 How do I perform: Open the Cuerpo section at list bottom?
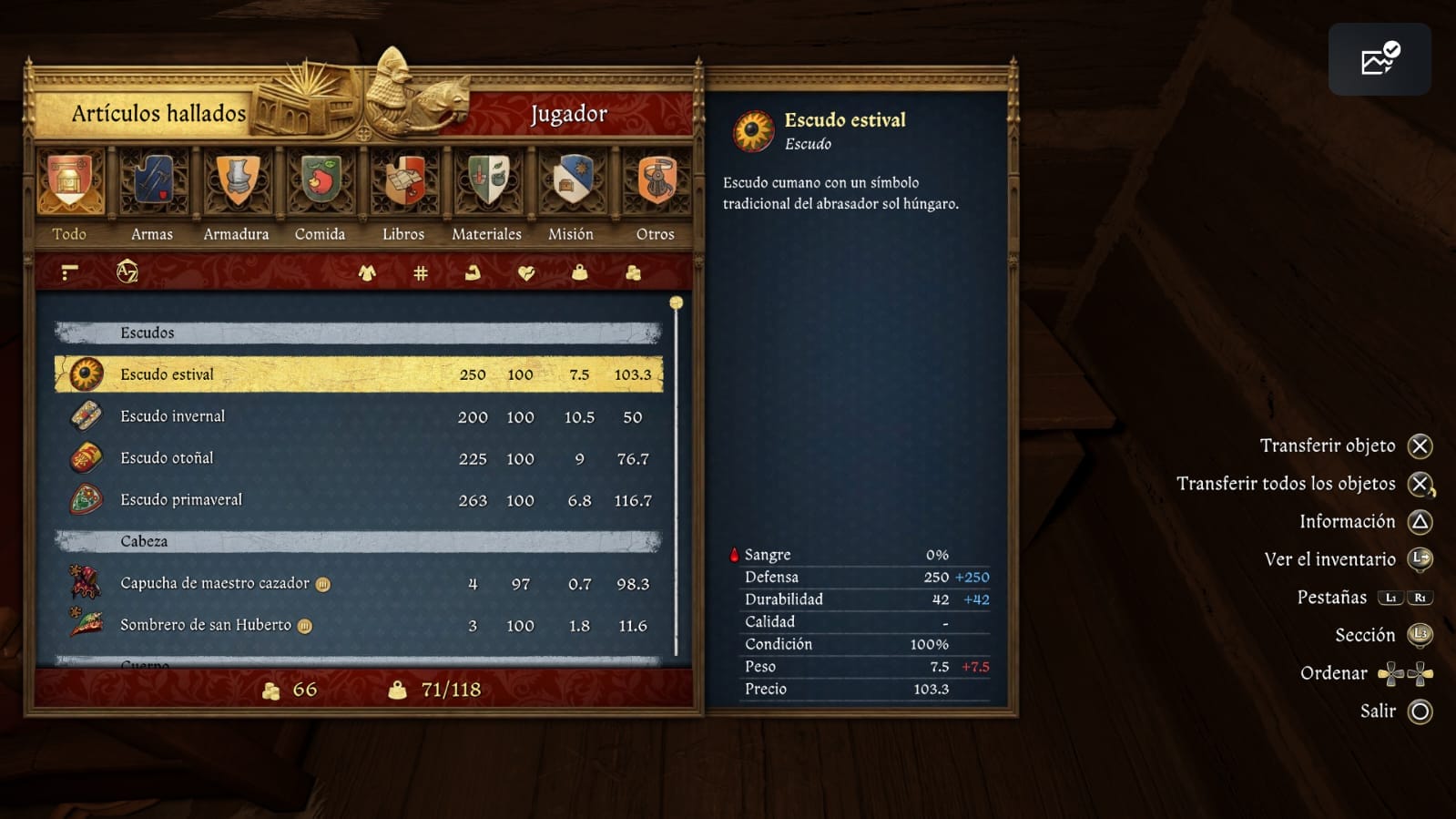click(355, 663)
